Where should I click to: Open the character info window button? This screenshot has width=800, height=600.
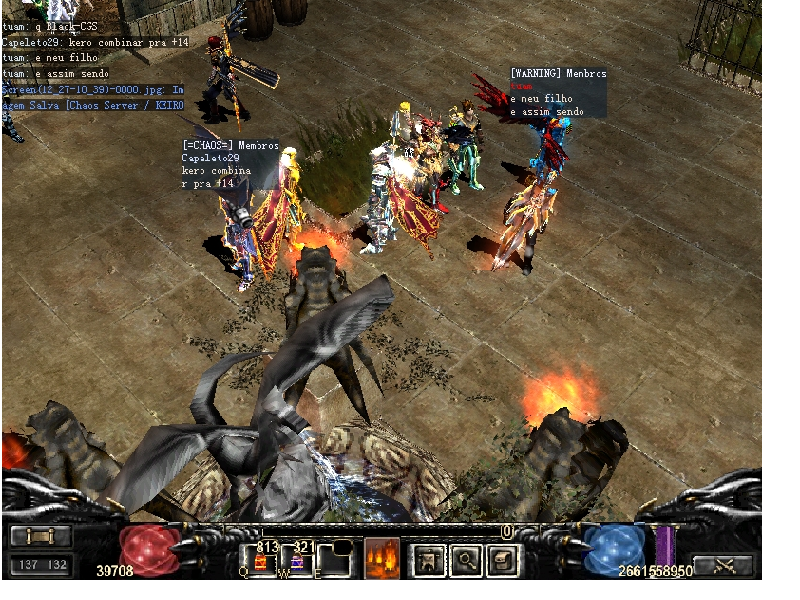430,559
